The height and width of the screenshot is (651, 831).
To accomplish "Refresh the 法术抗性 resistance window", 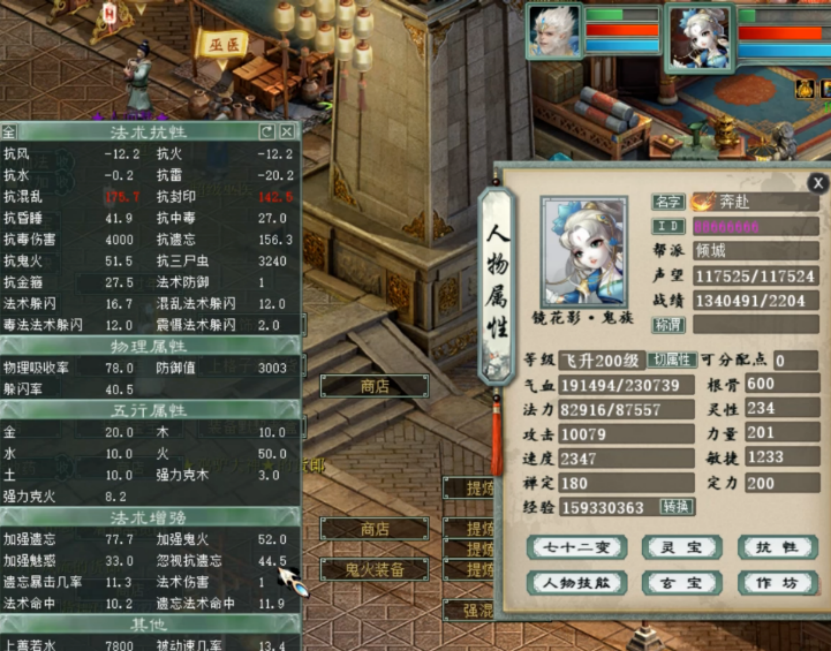I will (267, 131).
